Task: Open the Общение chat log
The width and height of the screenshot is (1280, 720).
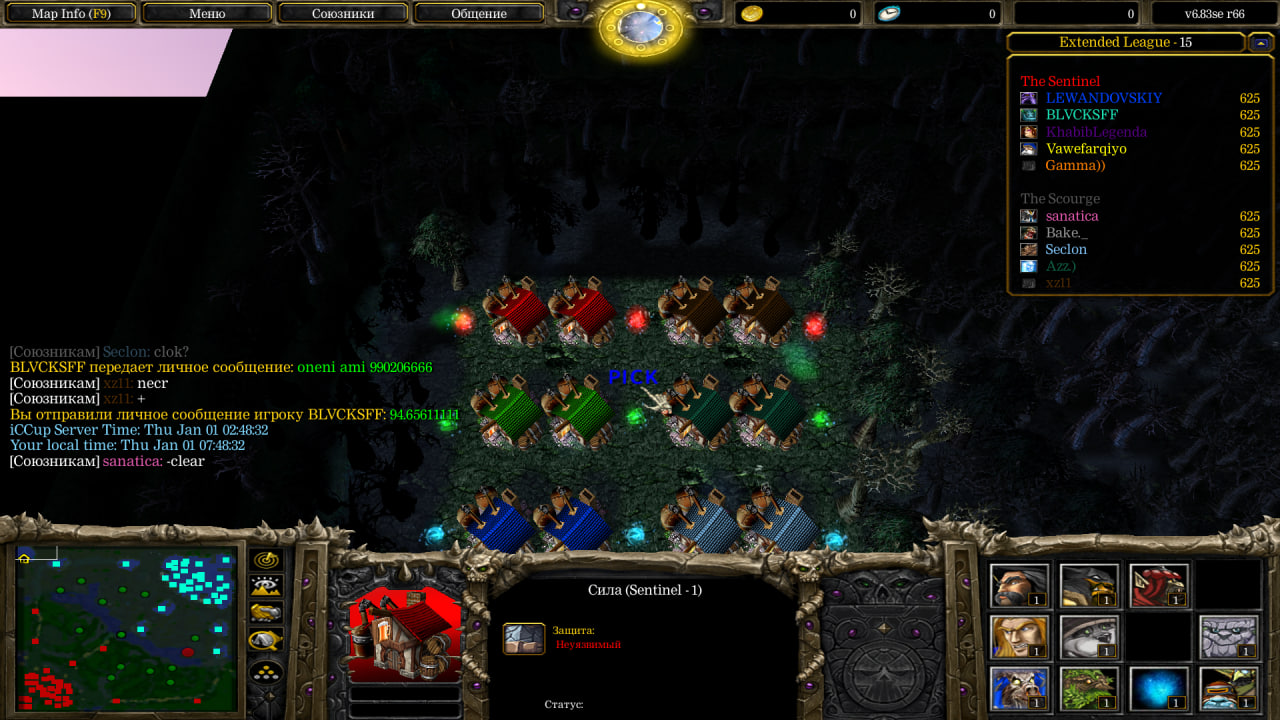Action: coord(479,14)
